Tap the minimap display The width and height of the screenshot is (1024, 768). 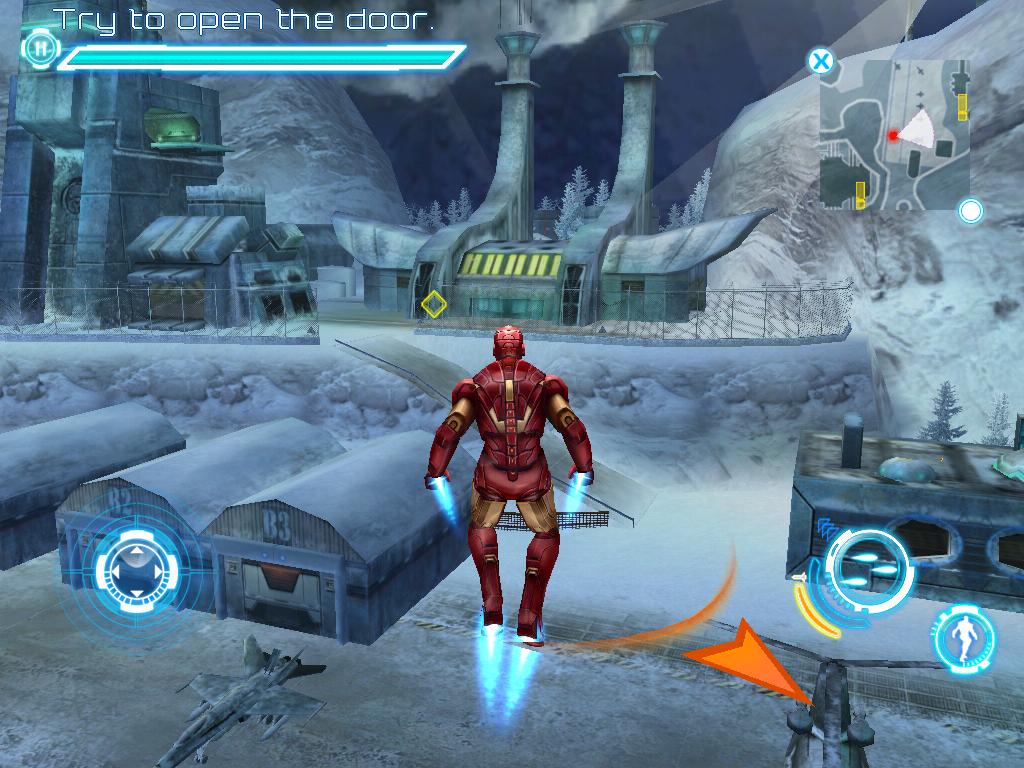pyautogui.click(x=895, y=133)
